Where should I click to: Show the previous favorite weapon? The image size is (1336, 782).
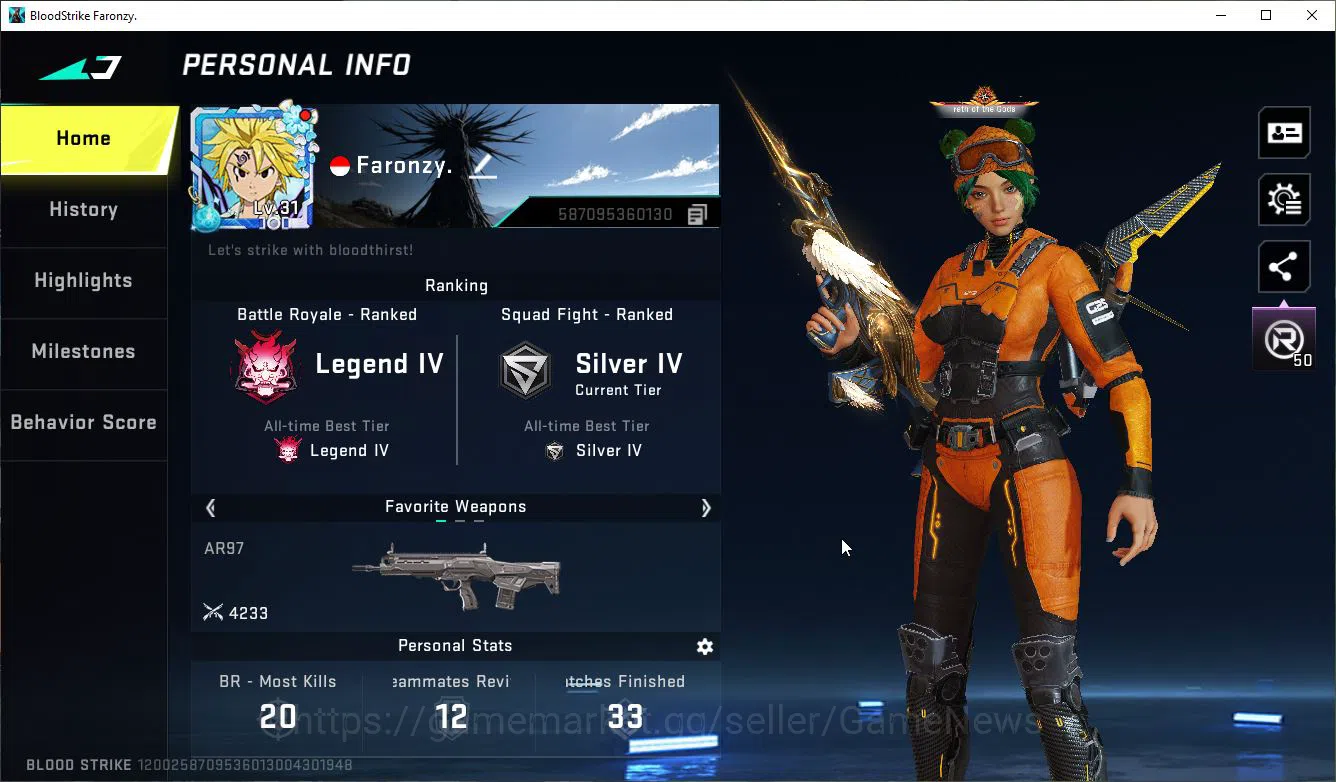pos(210,508)
